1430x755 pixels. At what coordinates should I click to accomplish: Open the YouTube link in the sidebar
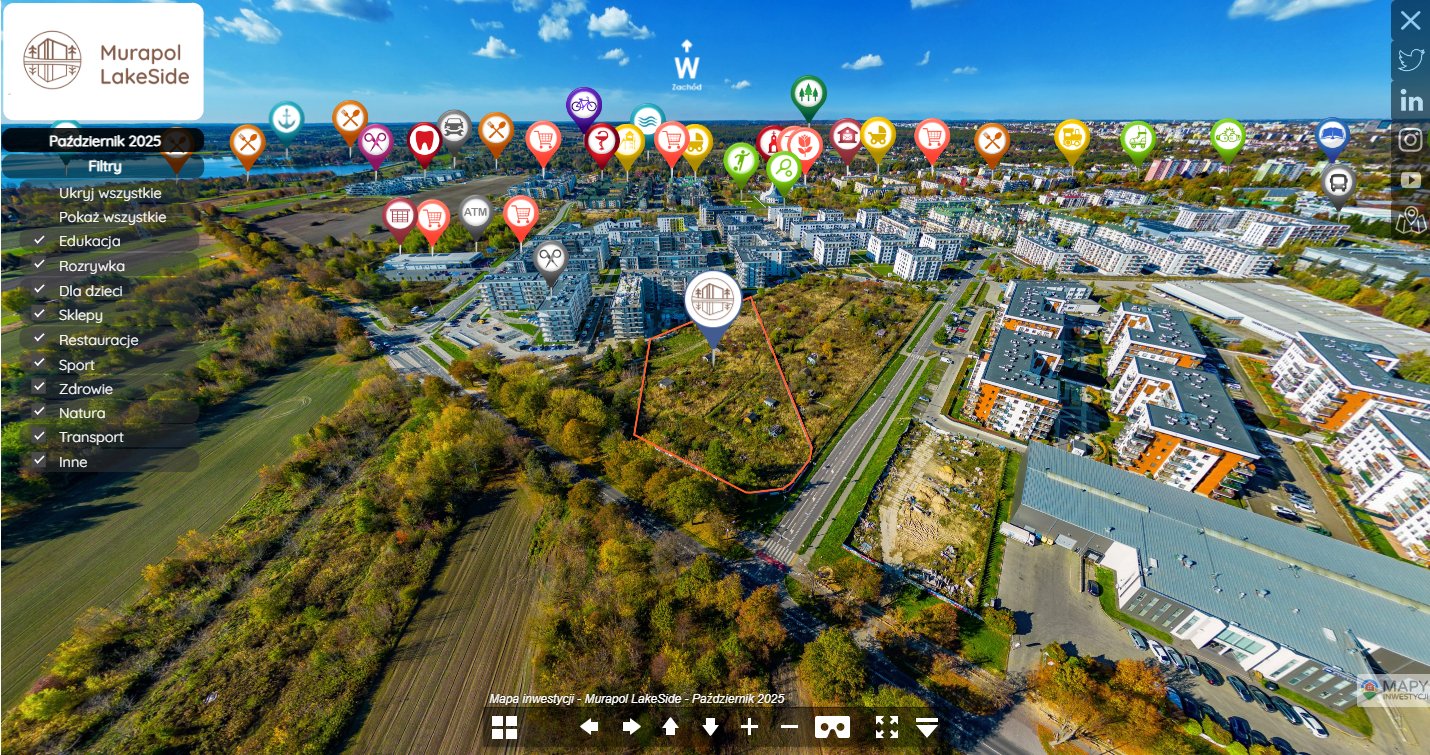[1411, 180]
